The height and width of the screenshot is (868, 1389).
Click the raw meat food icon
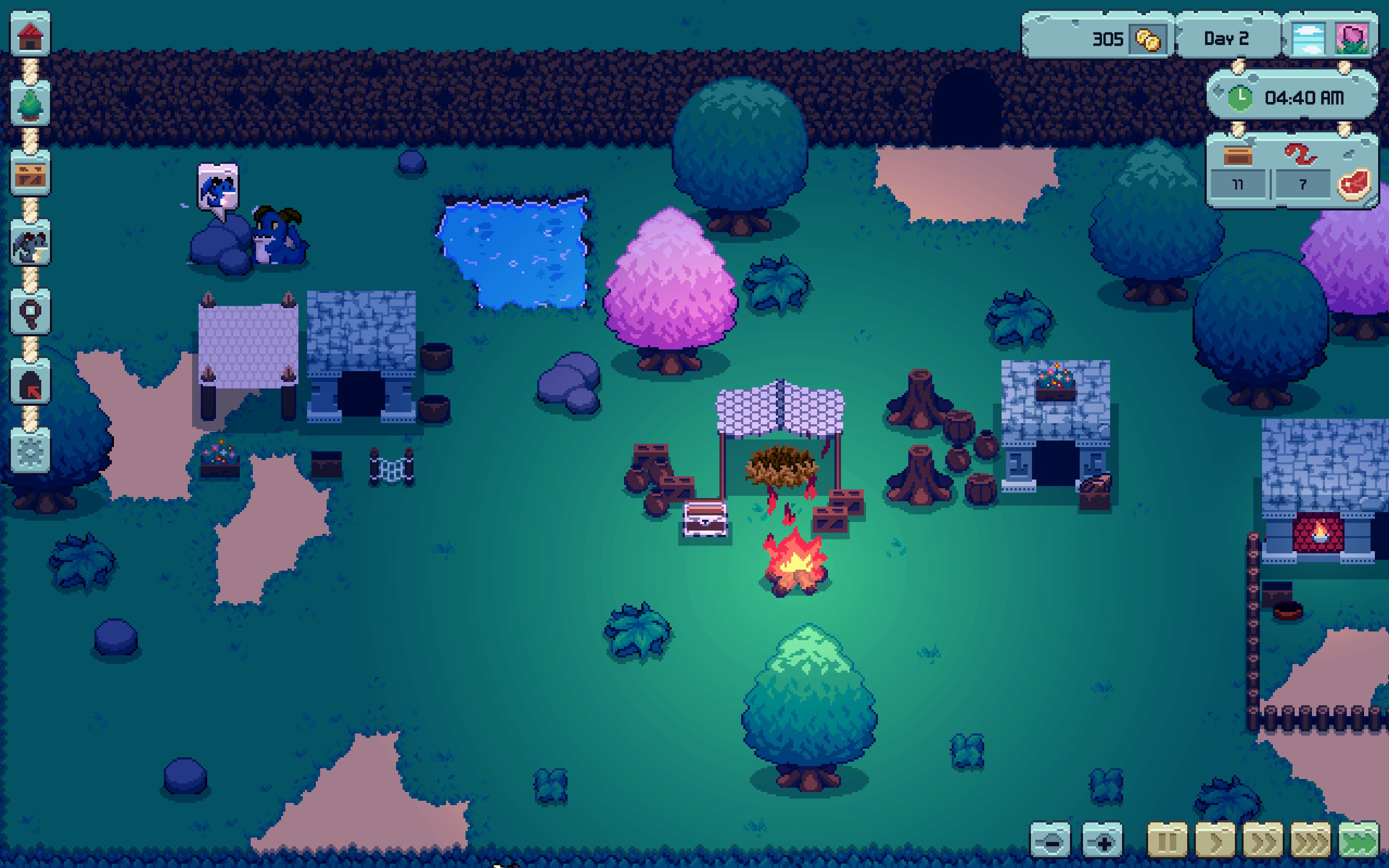coord(1354,184)
